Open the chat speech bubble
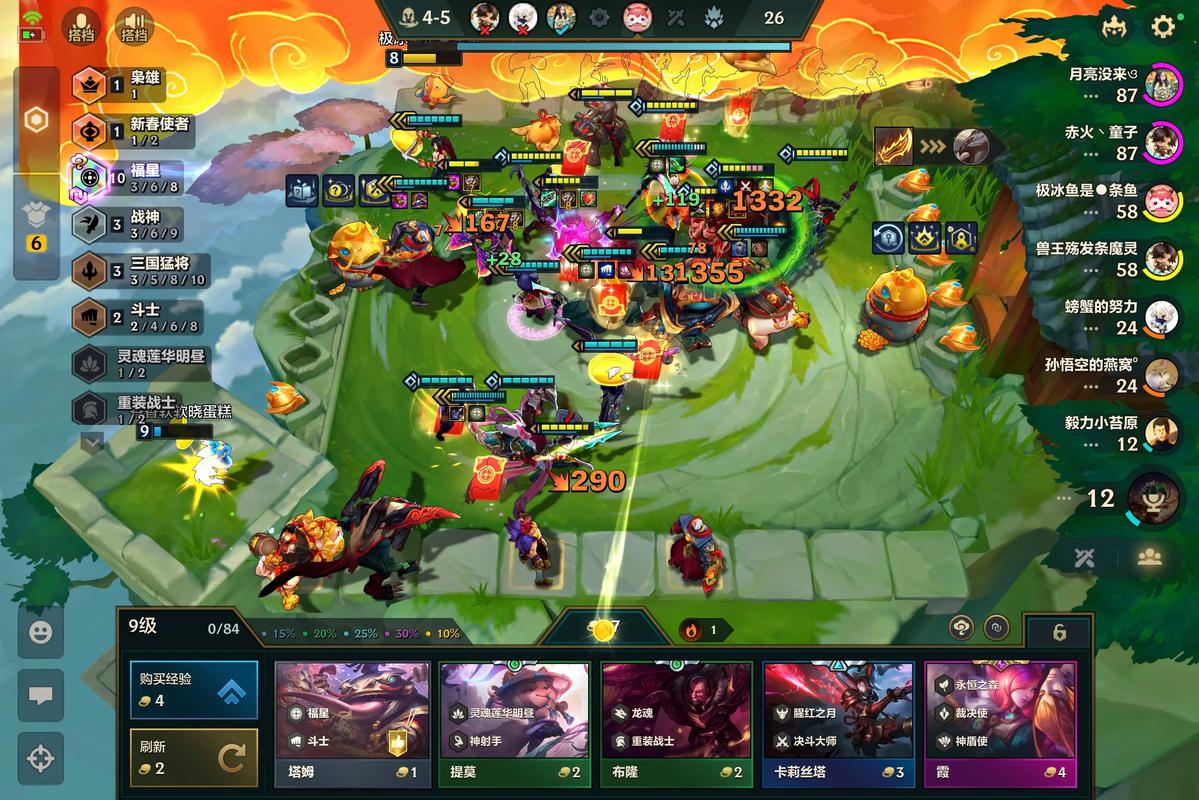The width and height of the screenshot is (1199, 800). tap(41, 696)
